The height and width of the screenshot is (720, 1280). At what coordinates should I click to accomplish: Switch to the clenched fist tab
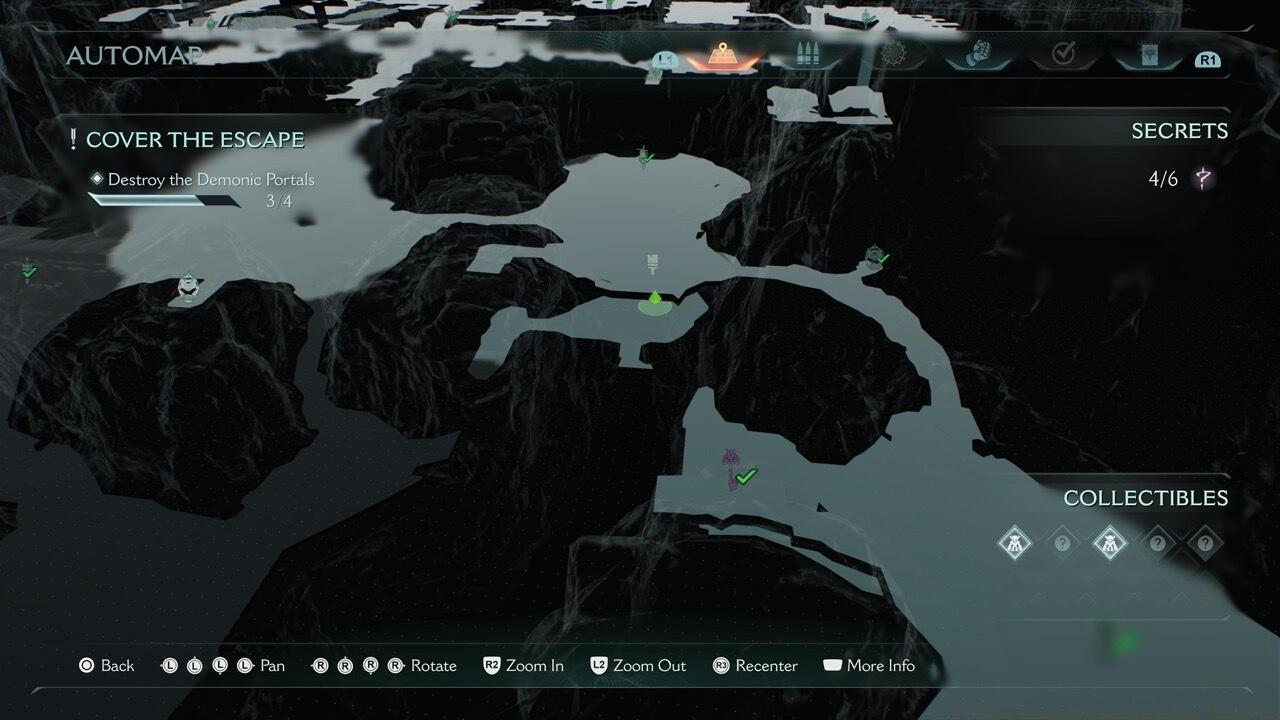(979, 54)
